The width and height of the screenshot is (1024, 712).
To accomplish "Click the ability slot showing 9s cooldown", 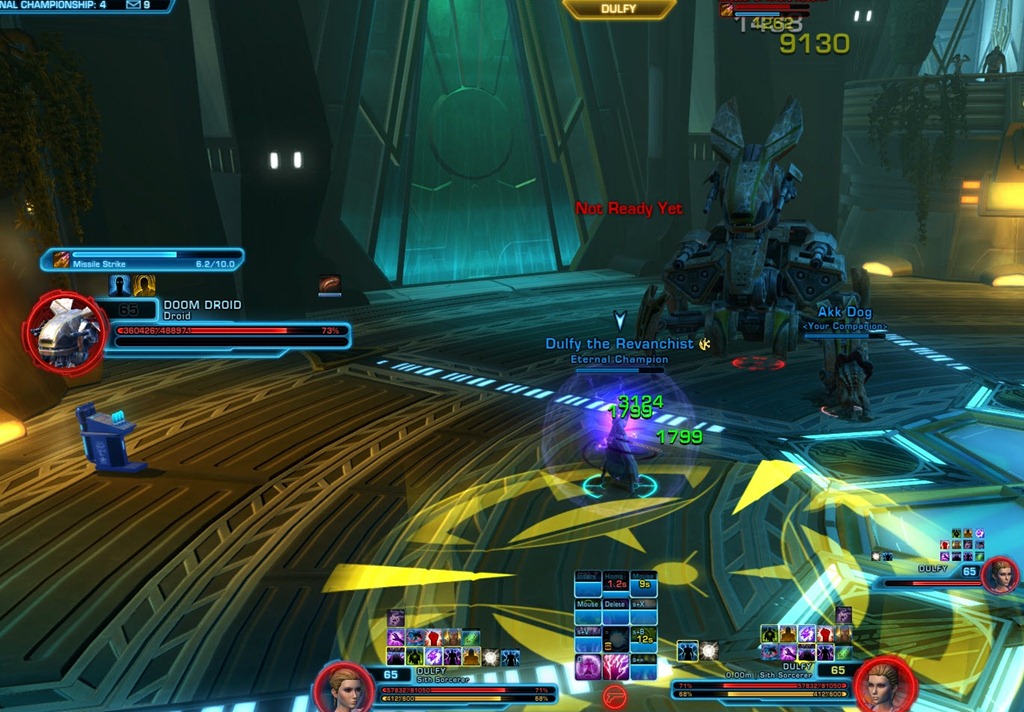I will [644, 582].
